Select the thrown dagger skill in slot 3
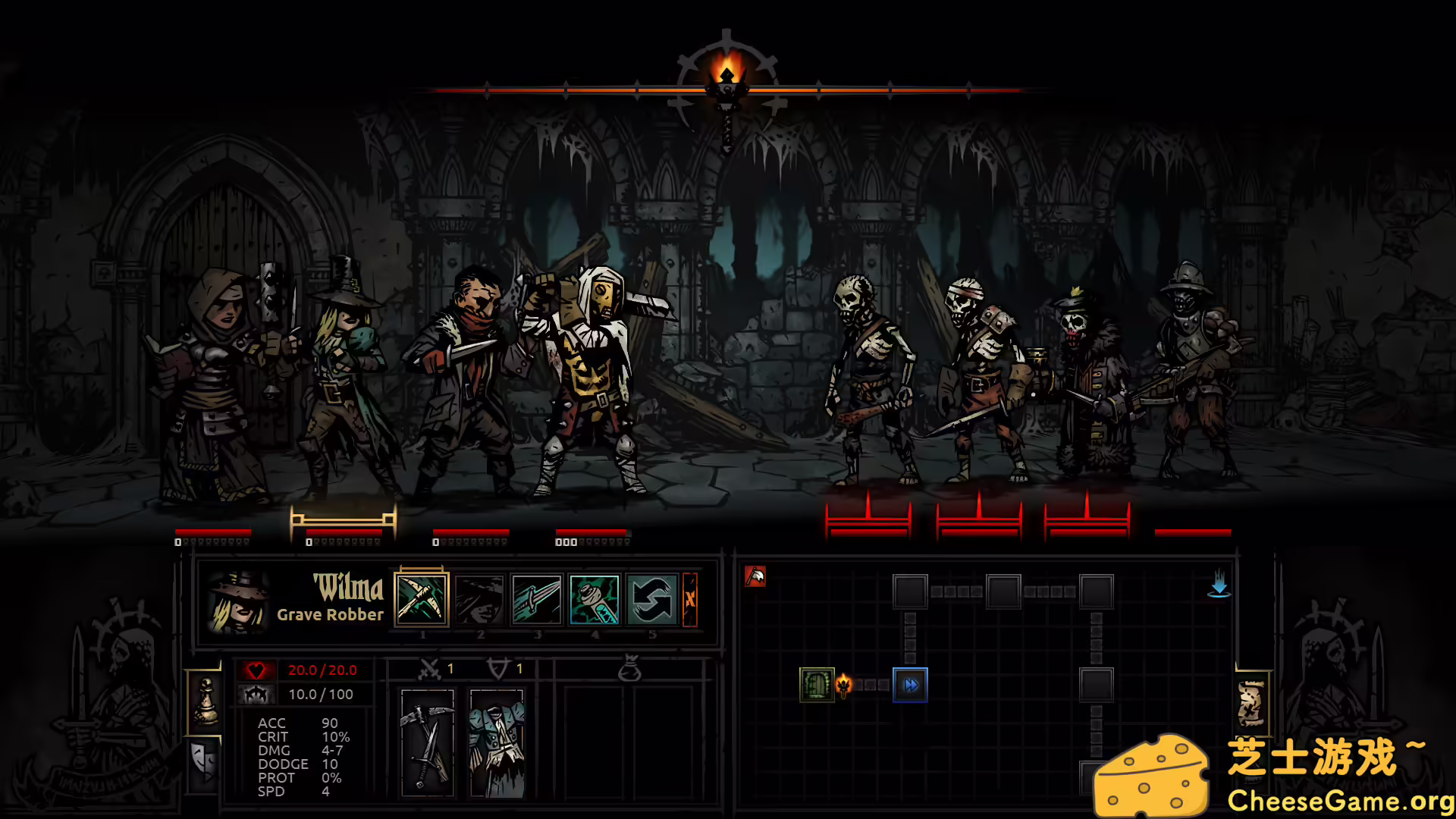 538,599
